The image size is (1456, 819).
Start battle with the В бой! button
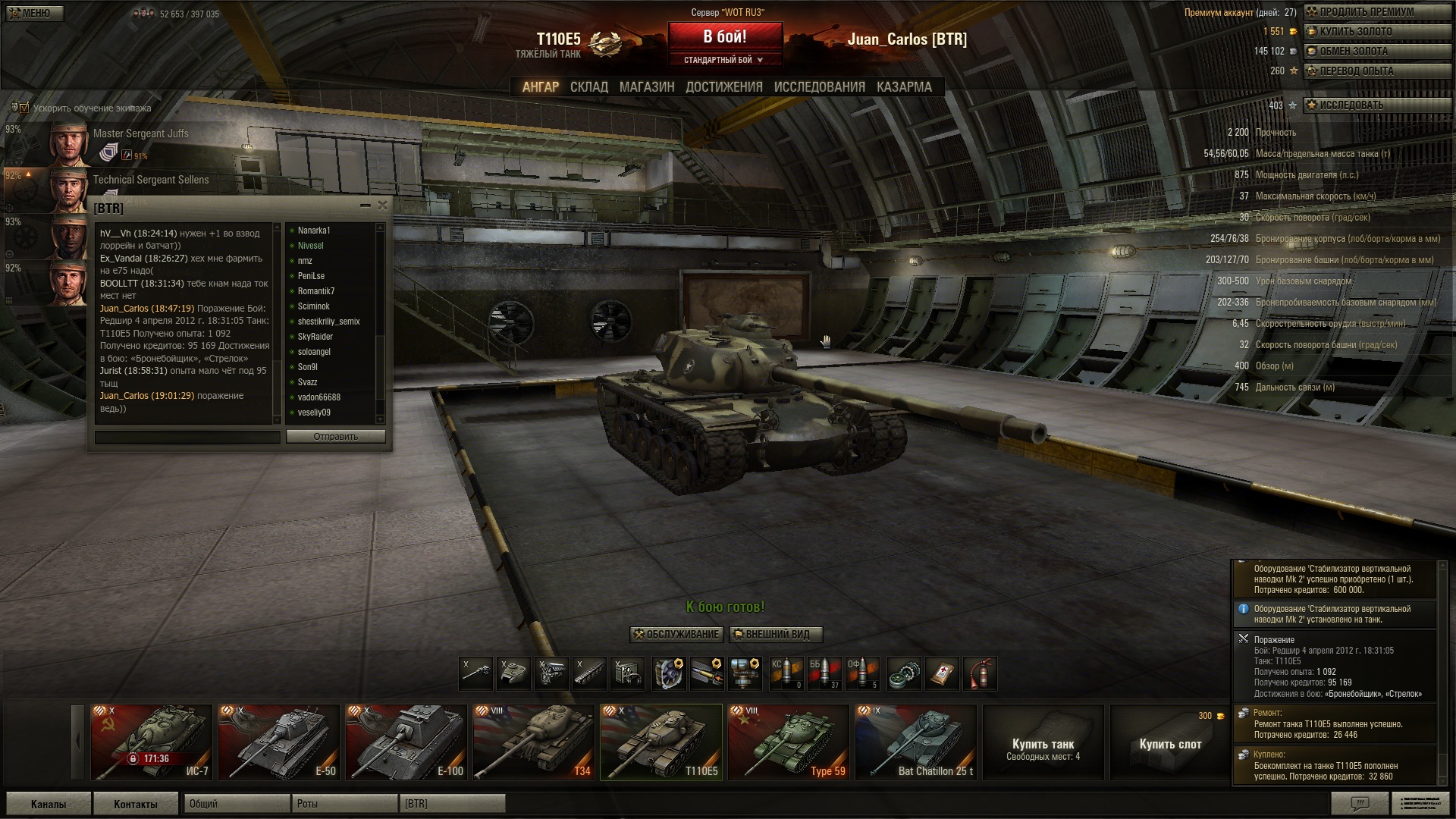(x=724, y=37)
